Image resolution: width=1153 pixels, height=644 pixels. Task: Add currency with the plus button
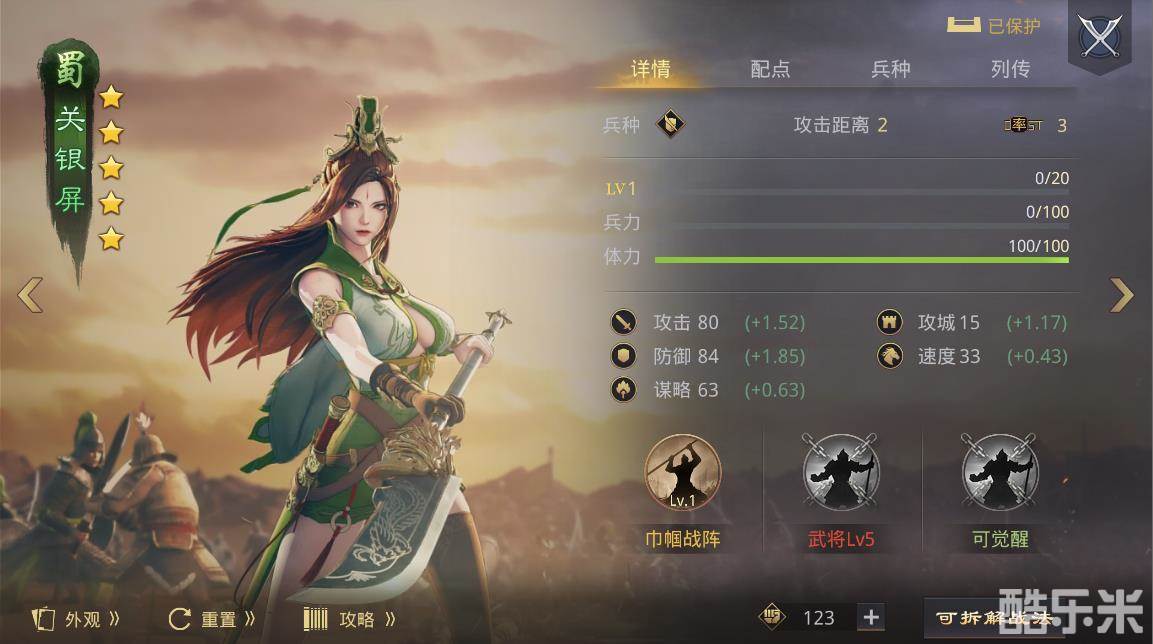click(871, 617)
